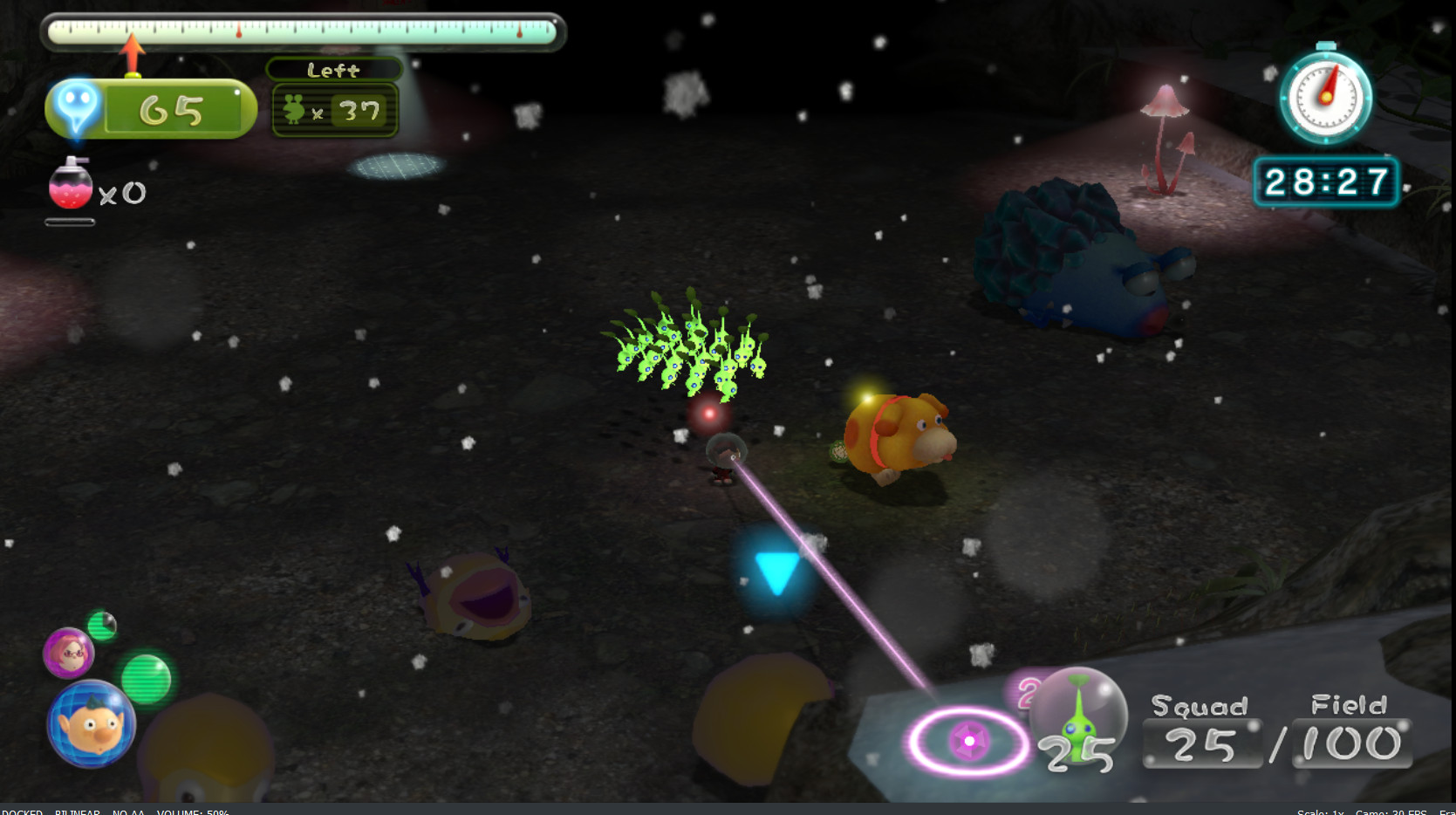Click Brittany's circular portrait

pos(70,653)
